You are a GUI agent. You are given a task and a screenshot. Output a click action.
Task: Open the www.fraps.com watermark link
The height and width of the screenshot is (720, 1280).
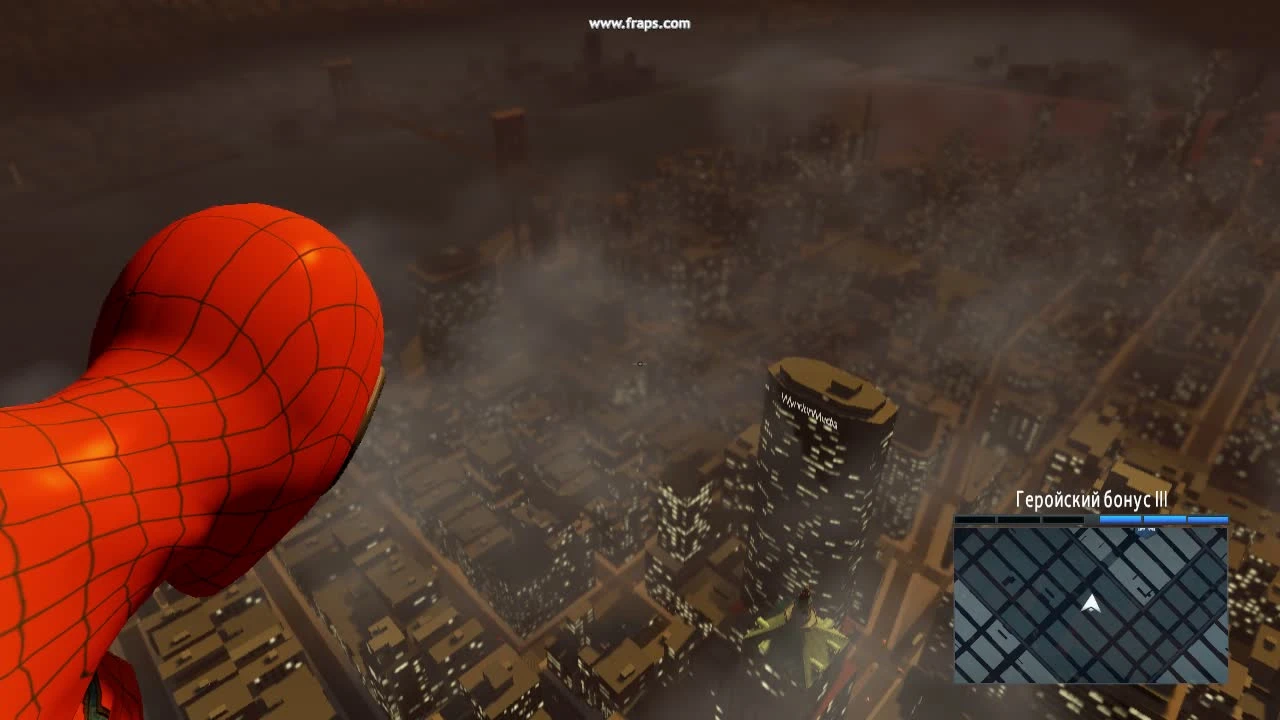coord(638,24)
